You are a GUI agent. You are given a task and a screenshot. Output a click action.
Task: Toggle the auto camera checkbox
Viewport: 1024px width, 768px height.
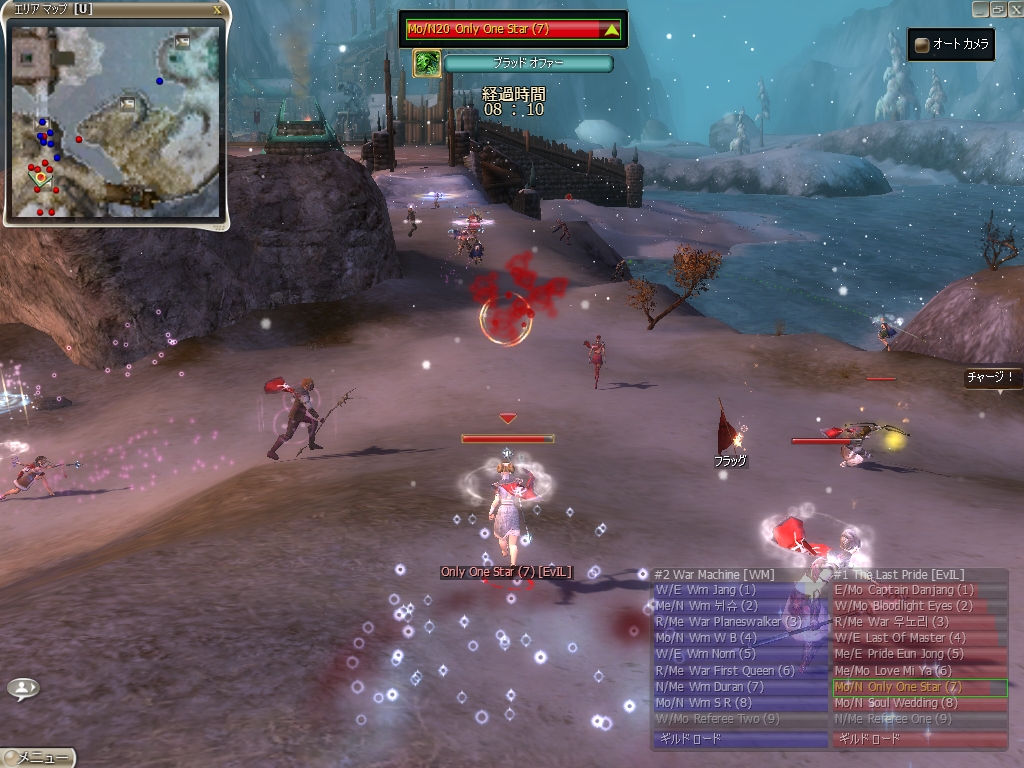pyautogui.click(x=921, y=44)
